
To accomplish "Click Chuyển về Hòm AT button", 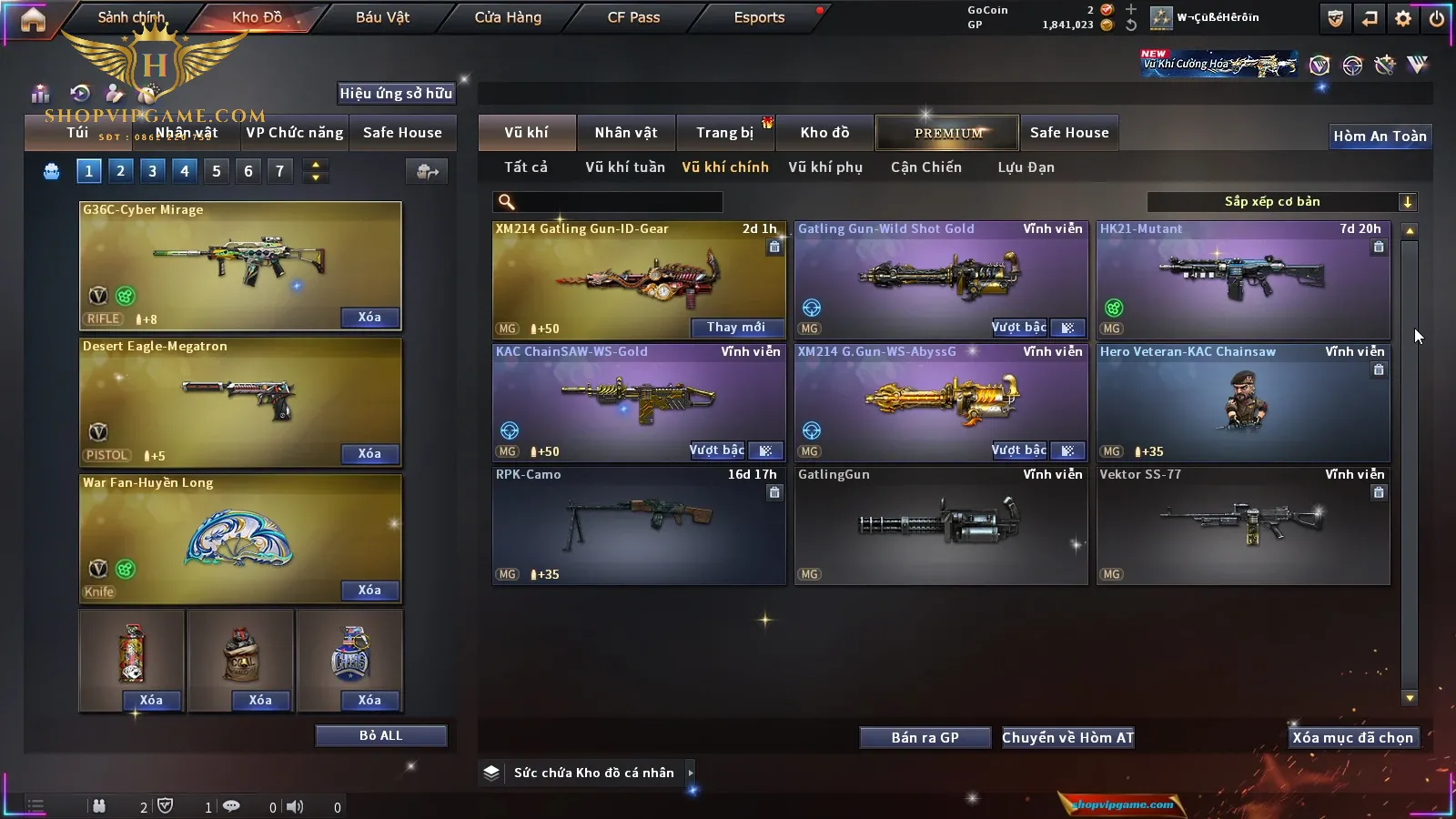I will coord(1067,738).
